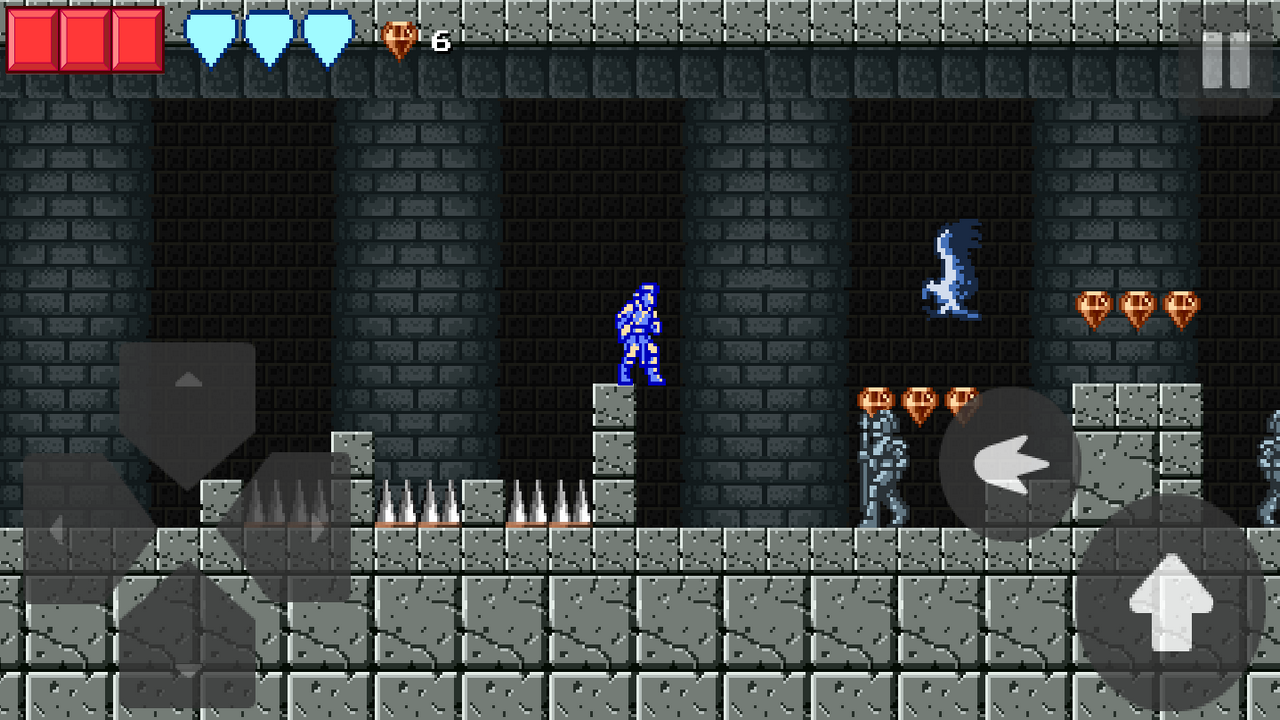Image resolution: width=1280 pixels, height=720 pixels.
Task: Select the blue player character sprite
Action: tap(640, 335)
